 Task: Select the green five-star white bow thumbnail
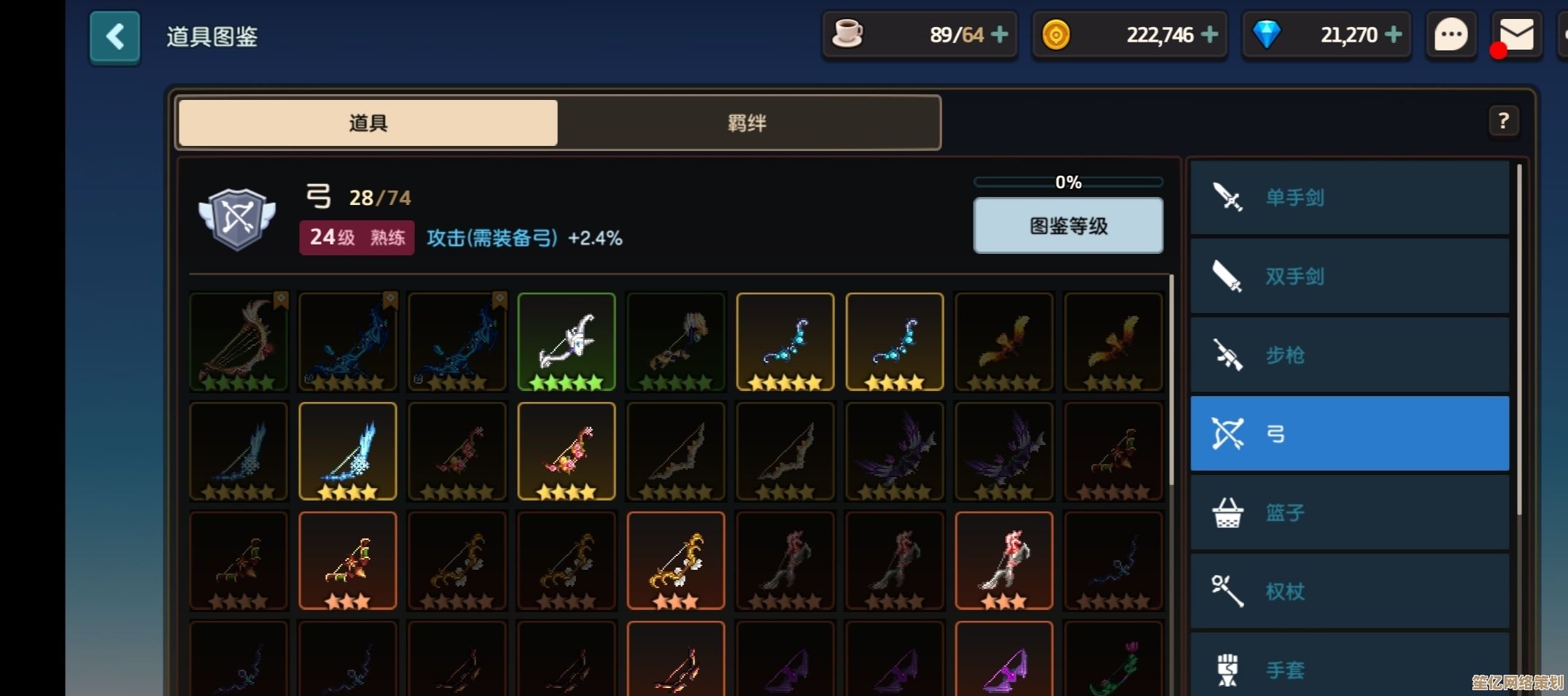pyautogui.click(x=567, y=343)
